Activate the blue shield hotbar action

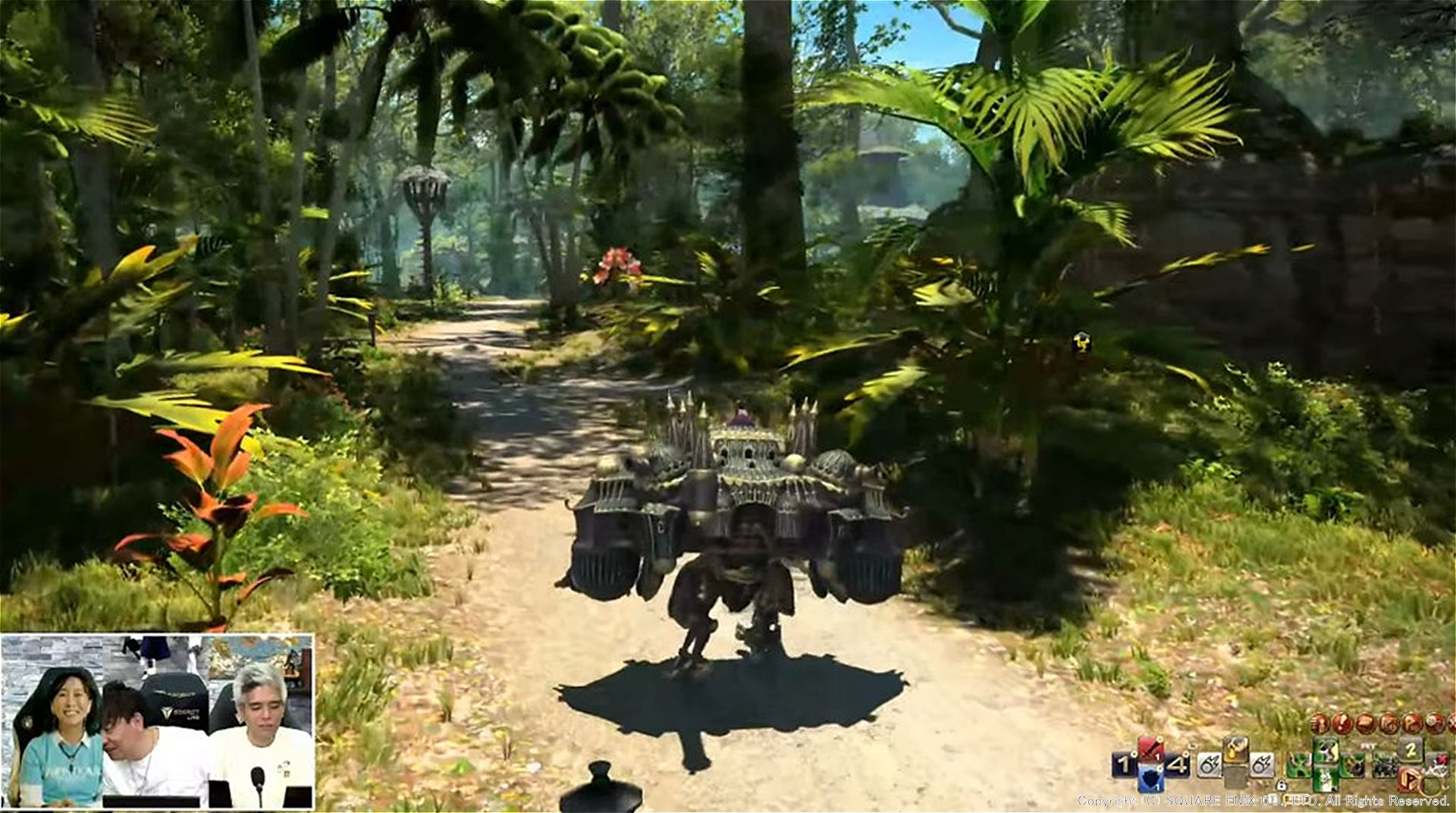1150,778
